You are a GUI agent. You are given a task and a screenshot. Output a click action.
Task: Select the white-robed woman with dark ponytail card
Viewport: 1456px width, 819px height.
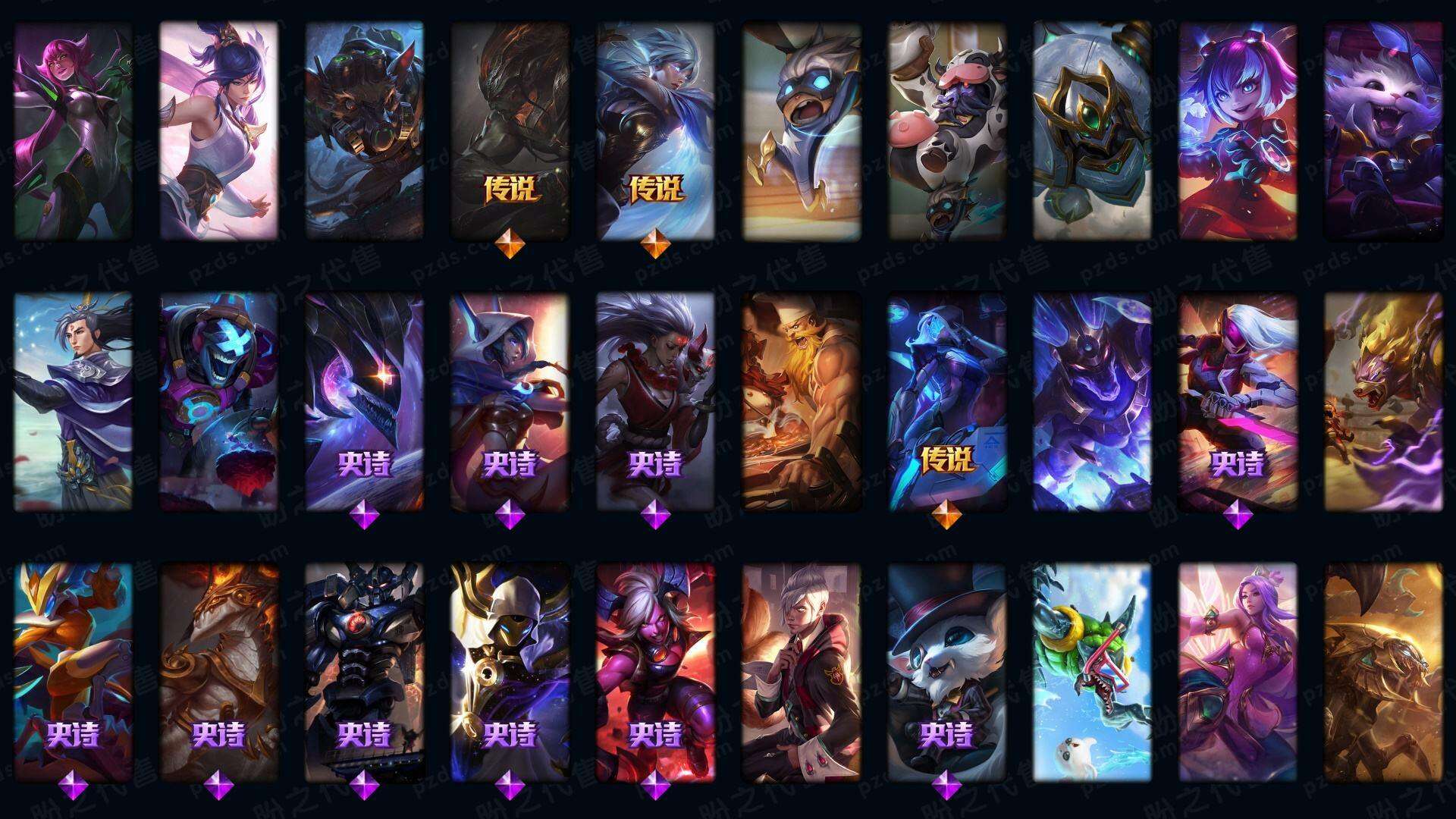pyautogui.click(x=218, y=130)
